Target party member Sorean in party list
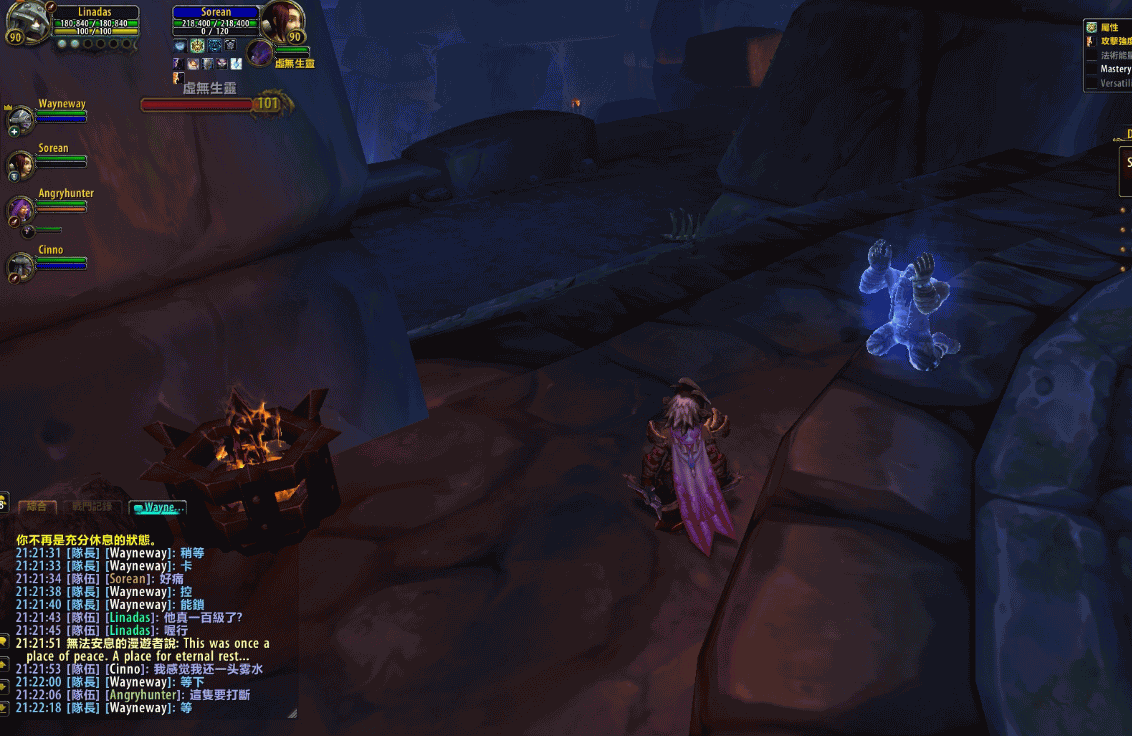1132x736 pixels. tap(21, 163)
